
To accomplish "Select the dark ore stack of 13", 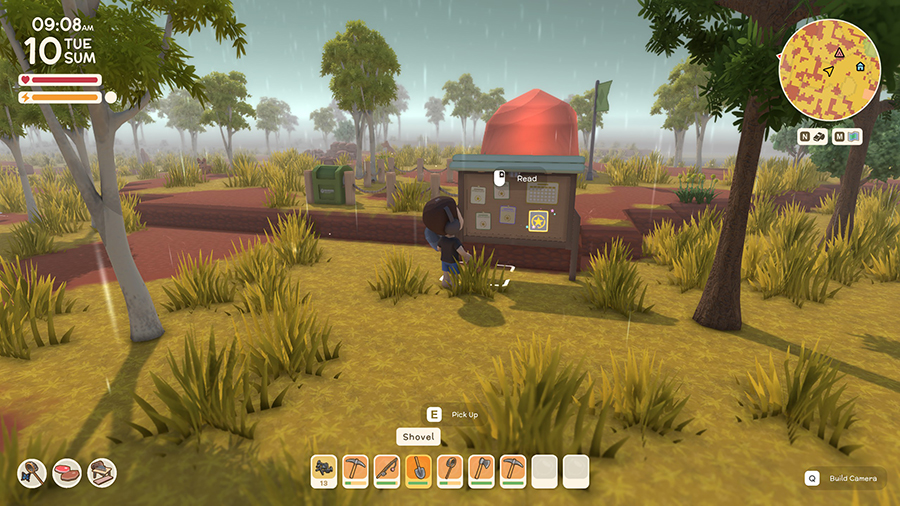I will point(325,469).
